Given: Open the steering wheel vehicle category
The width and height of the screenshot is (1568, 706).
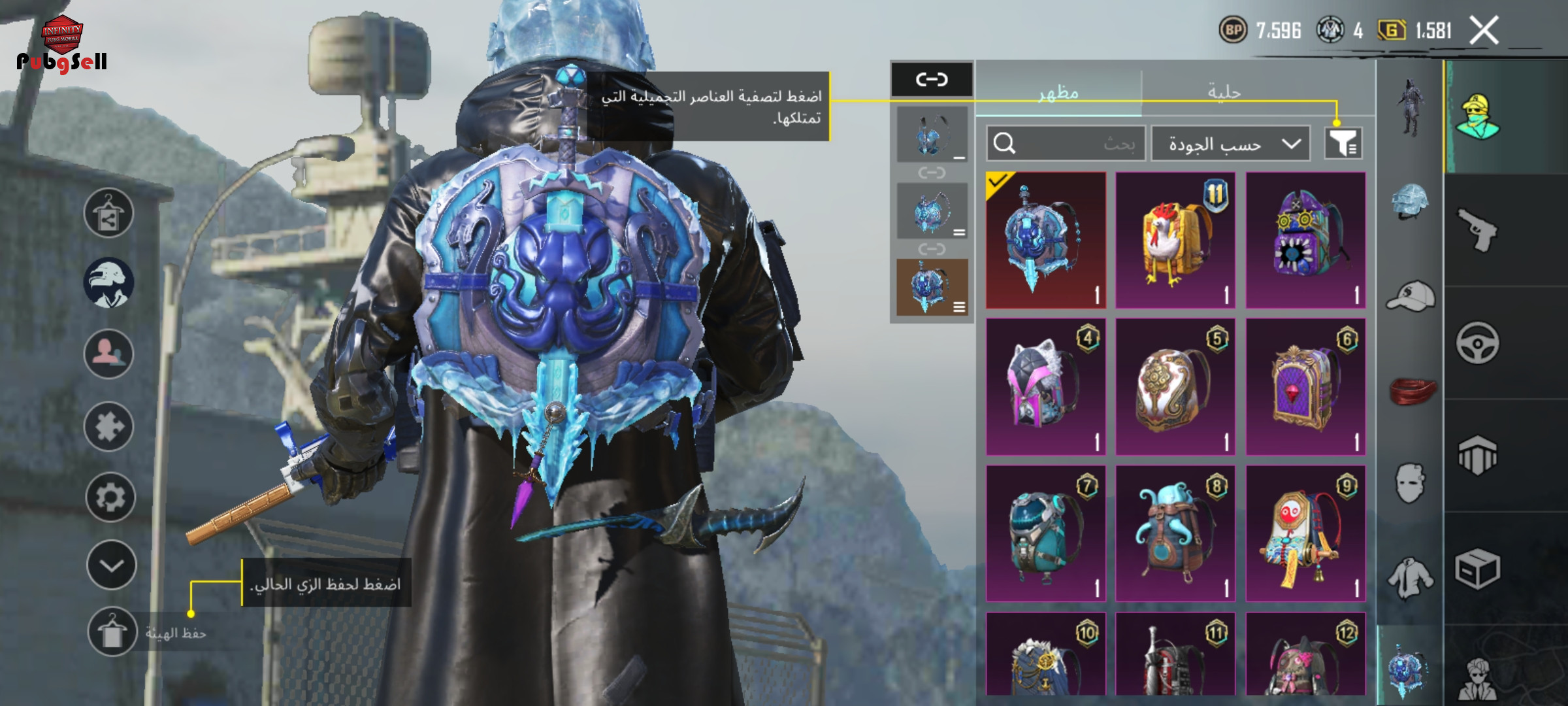Looking at the screenshot, I should pos(1477,343).
